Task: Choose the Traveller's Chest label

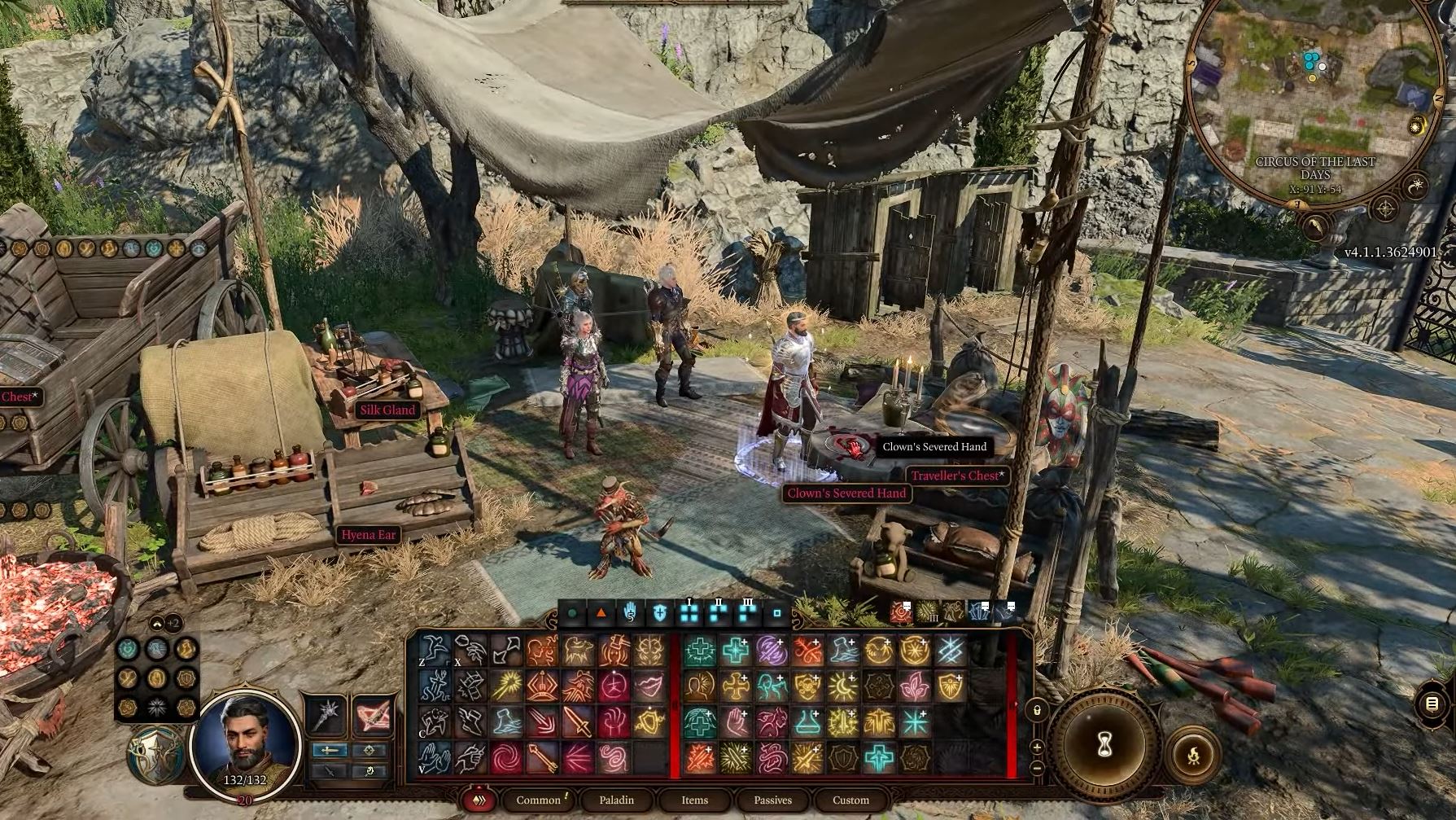Action: pos(956,476)
